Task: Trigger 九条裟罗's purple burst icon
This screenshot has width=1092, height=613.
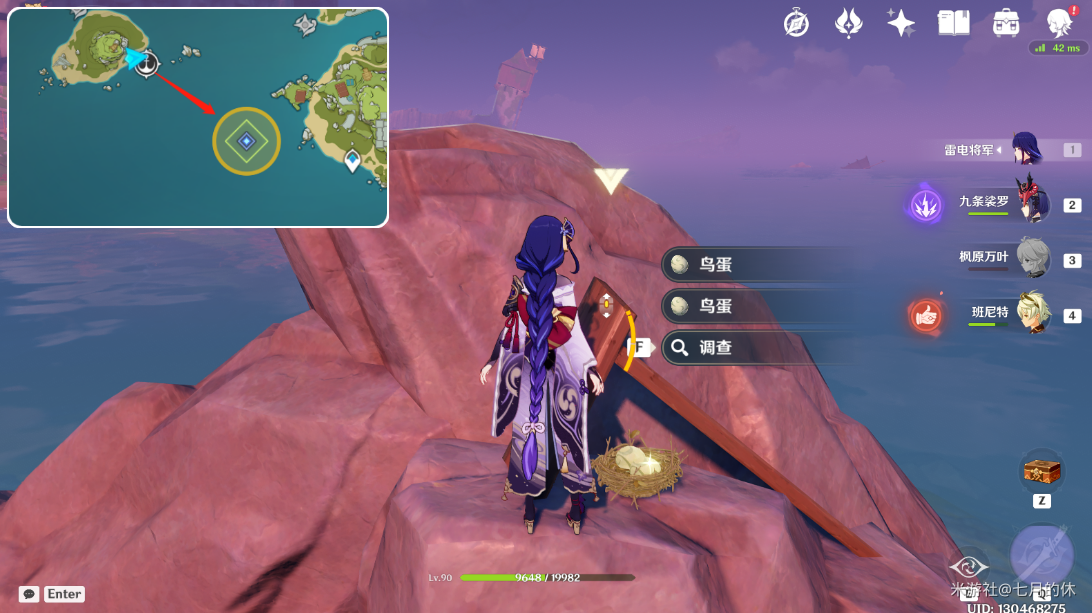Action: coord(926,205)
